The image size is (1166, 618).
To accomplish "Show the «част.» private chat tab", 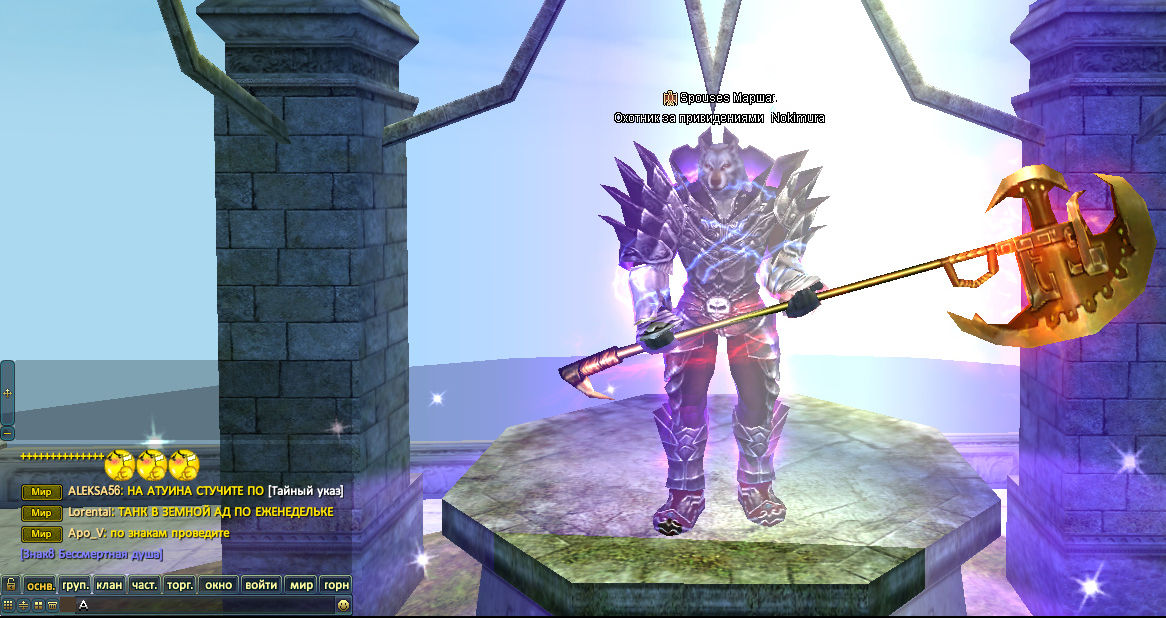I will (x=144, y=585).
